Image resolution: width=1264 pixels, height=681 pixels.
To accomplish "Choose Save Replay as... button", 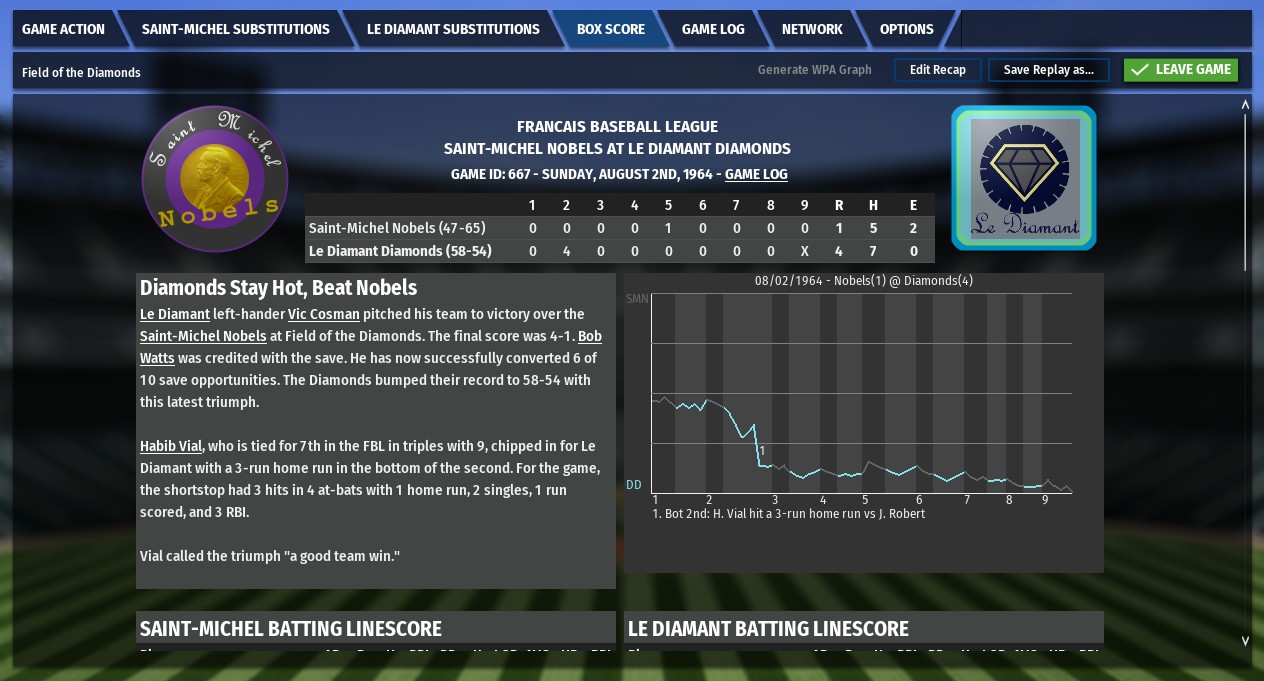I will pyautogui.click(x=1048, y=70).
